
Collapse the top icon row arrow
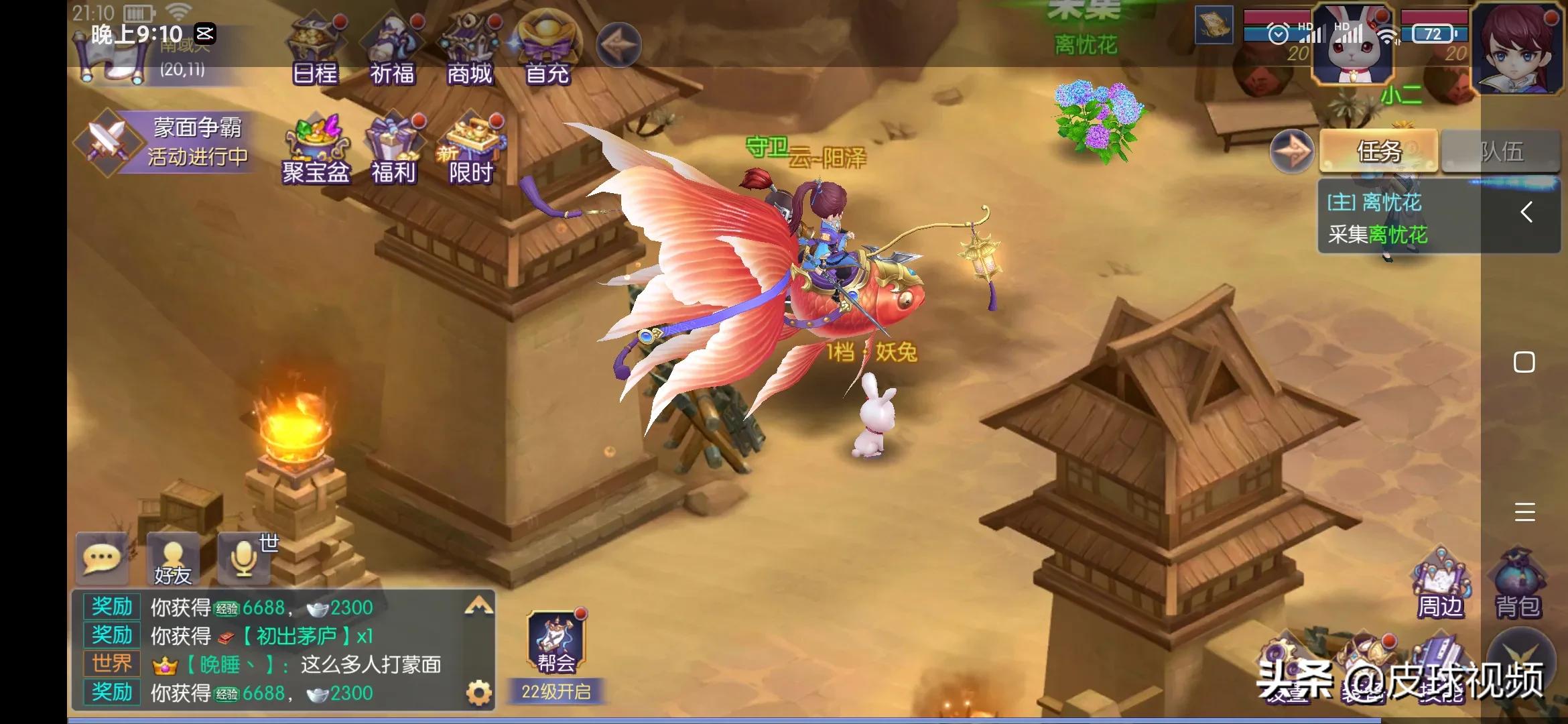tap(618, 45)
